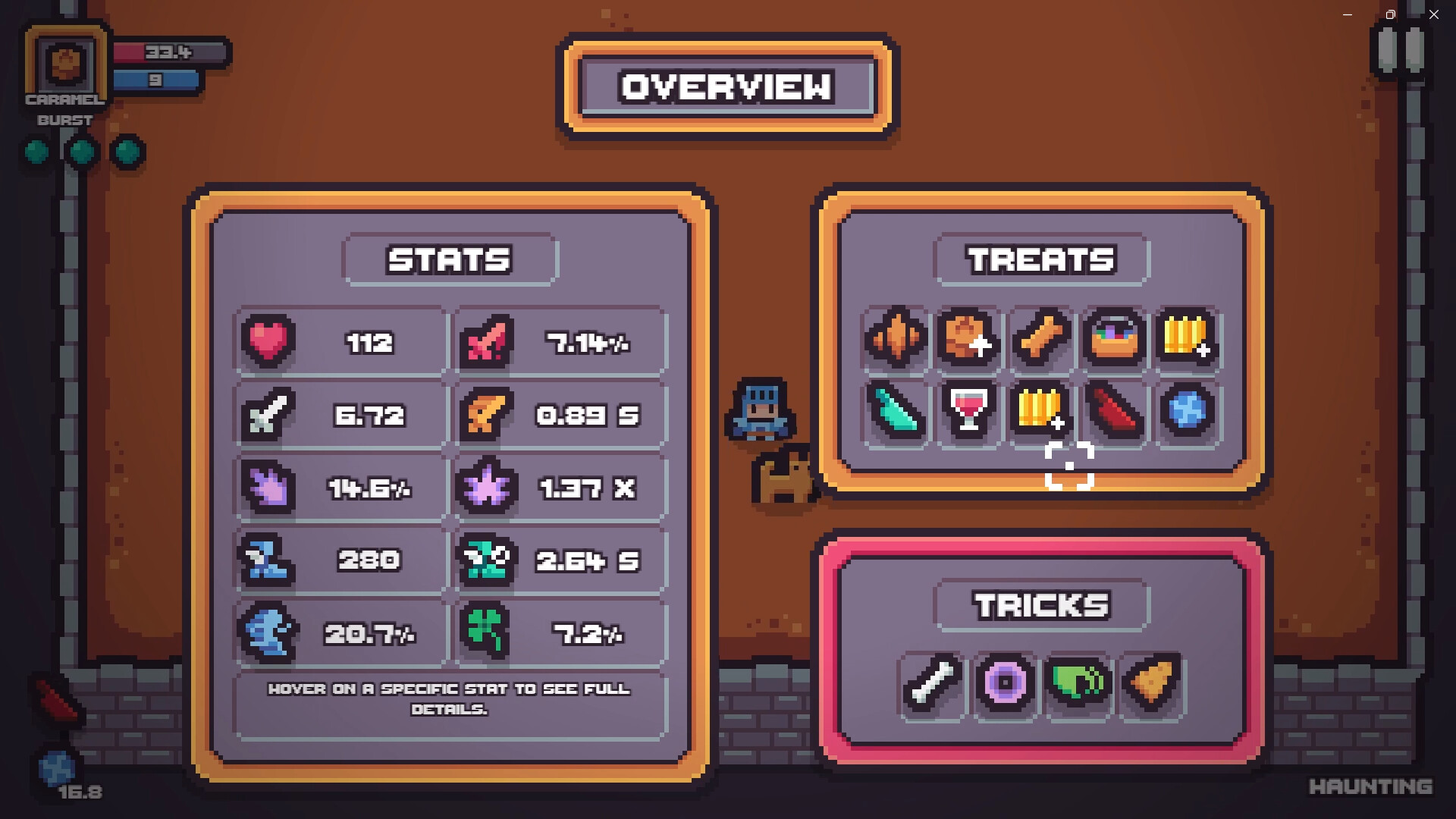Click the Caramel Burst character portrait
1456x819 pixels.
click(65, 64)
